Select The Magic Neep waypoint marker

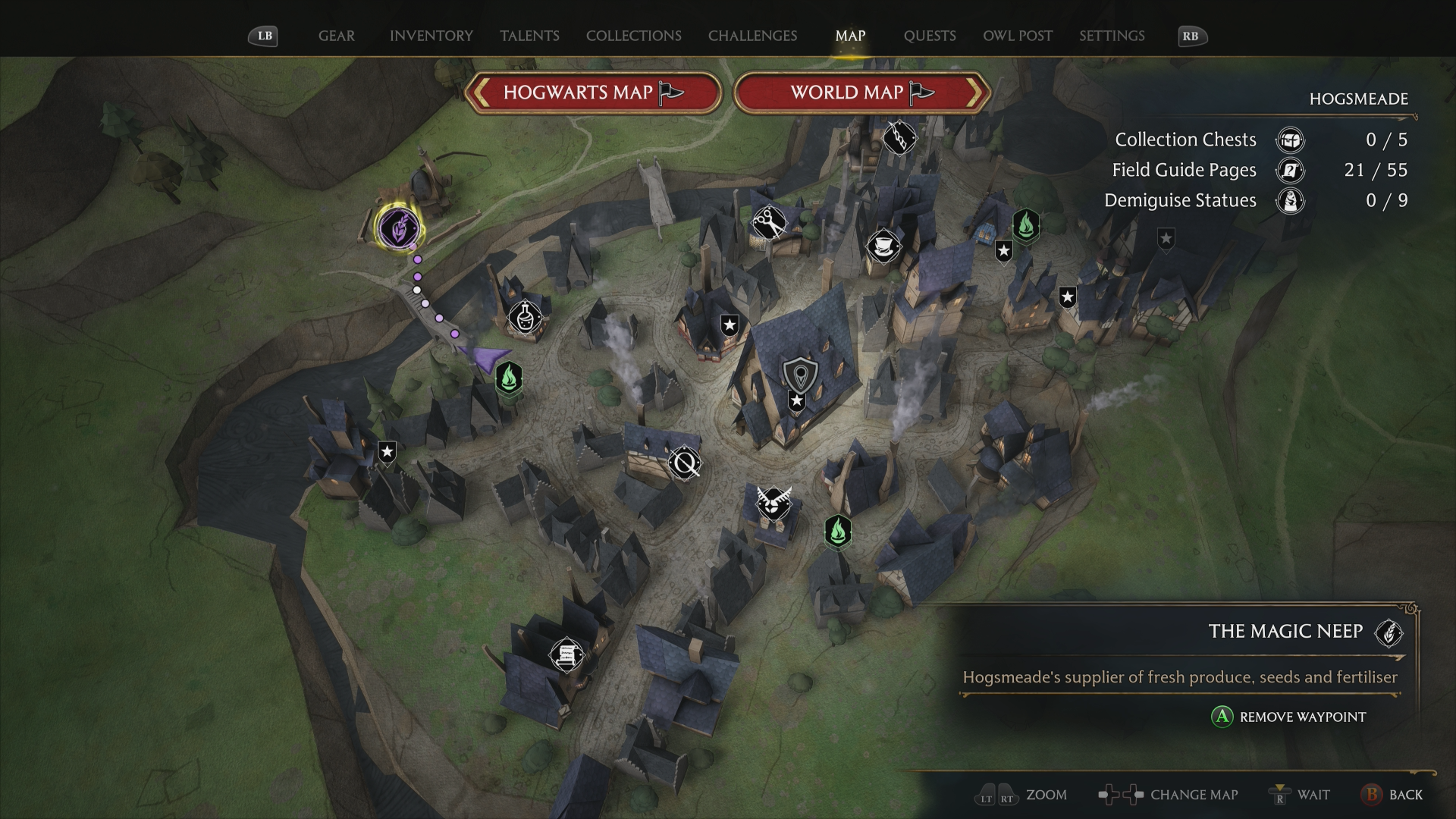pos(399,227)
